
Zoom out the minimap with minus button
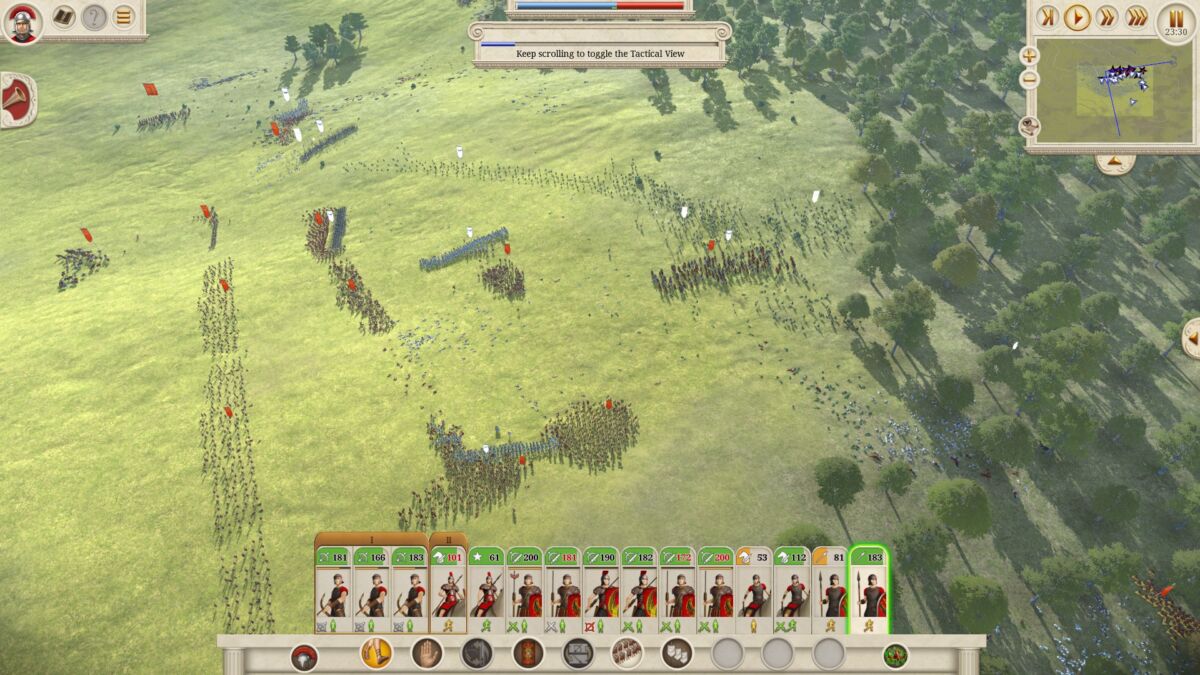click(1029, 79)
